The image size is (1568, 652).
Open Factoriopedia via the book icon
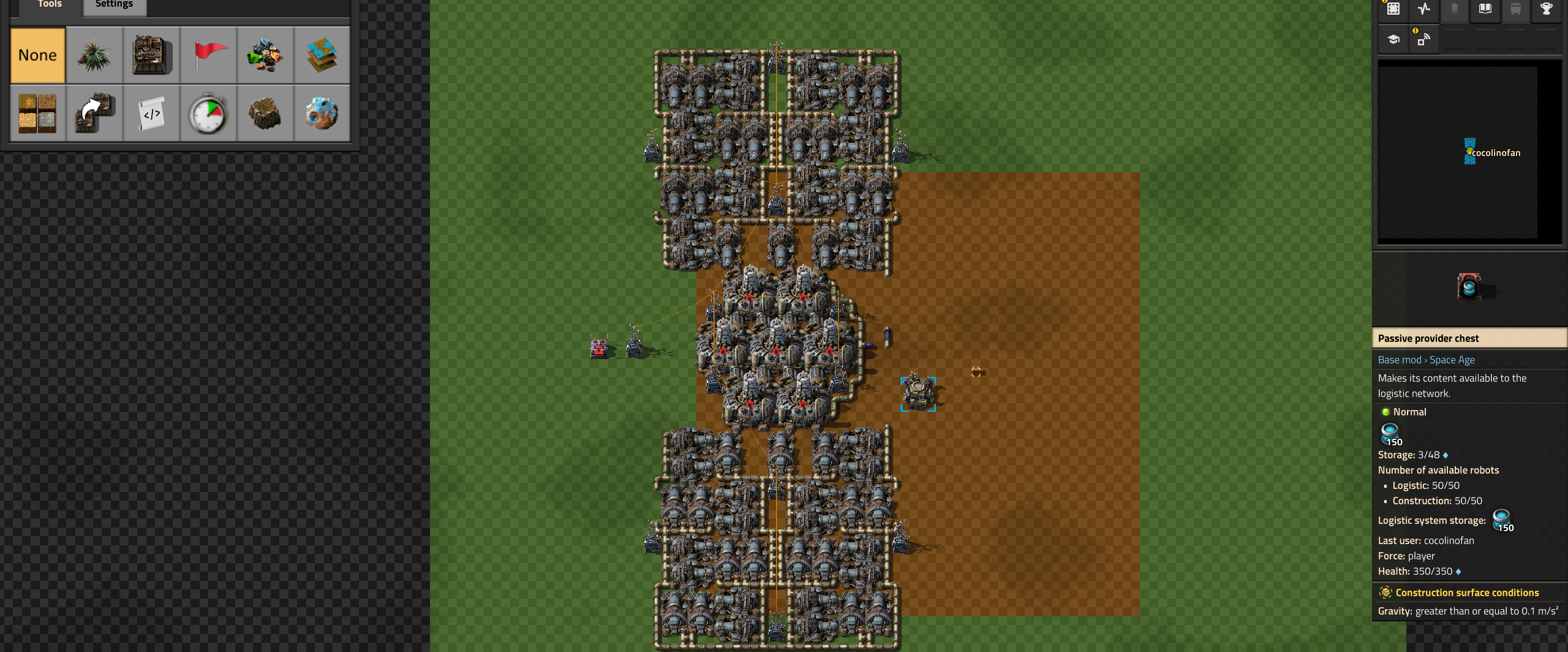[1485, 10]
